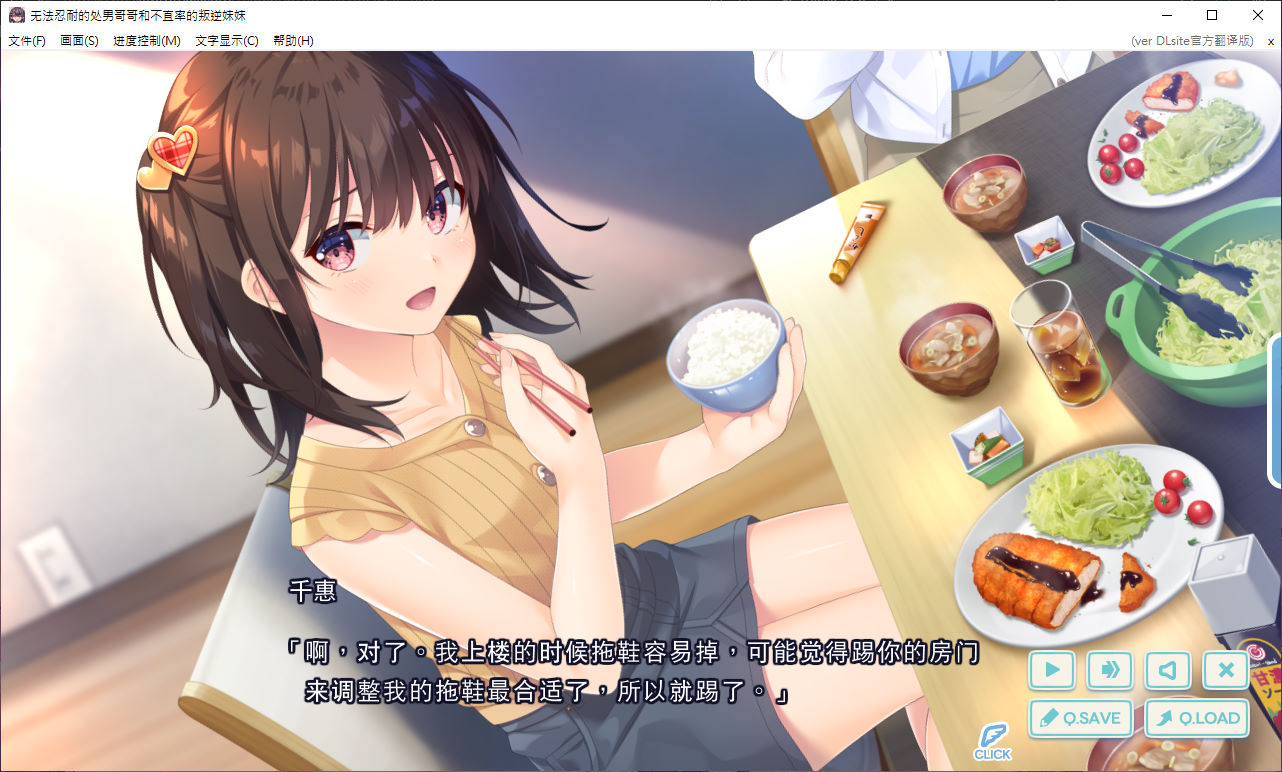
Task: Click the small x beside the version label
Action: 1271,41
